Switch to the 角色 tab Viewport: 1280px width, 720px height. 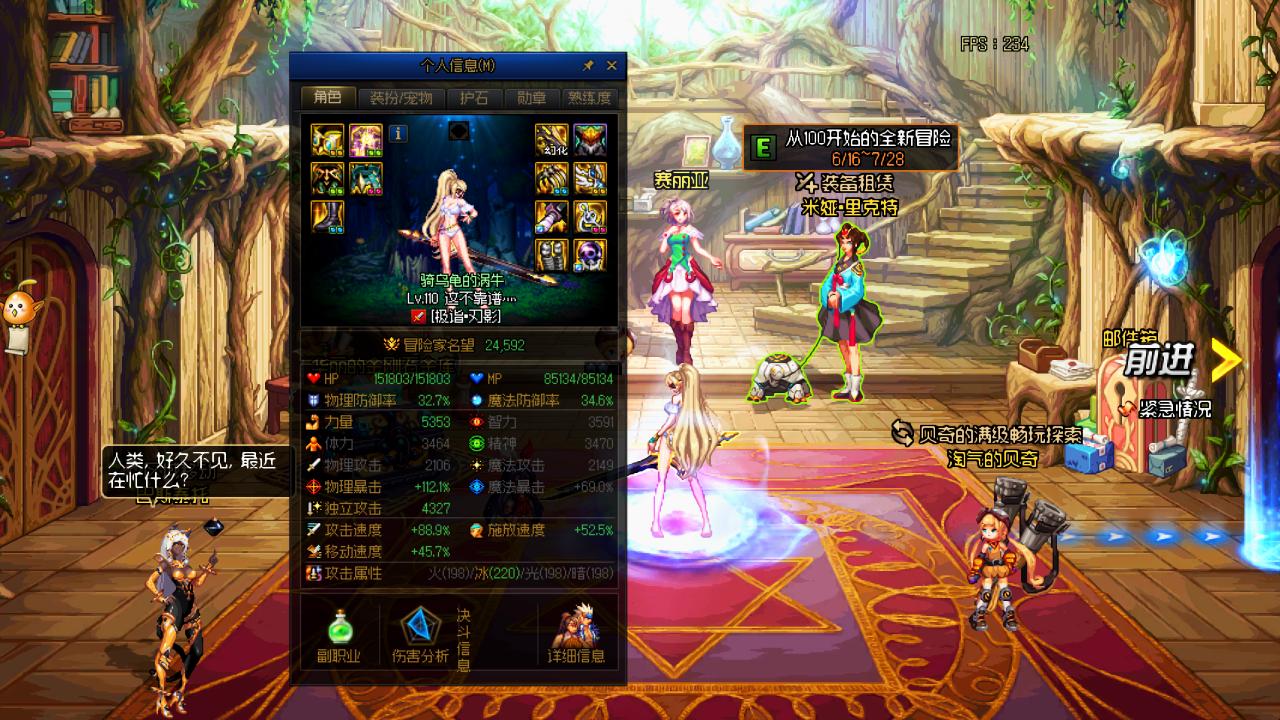[327, 98]
